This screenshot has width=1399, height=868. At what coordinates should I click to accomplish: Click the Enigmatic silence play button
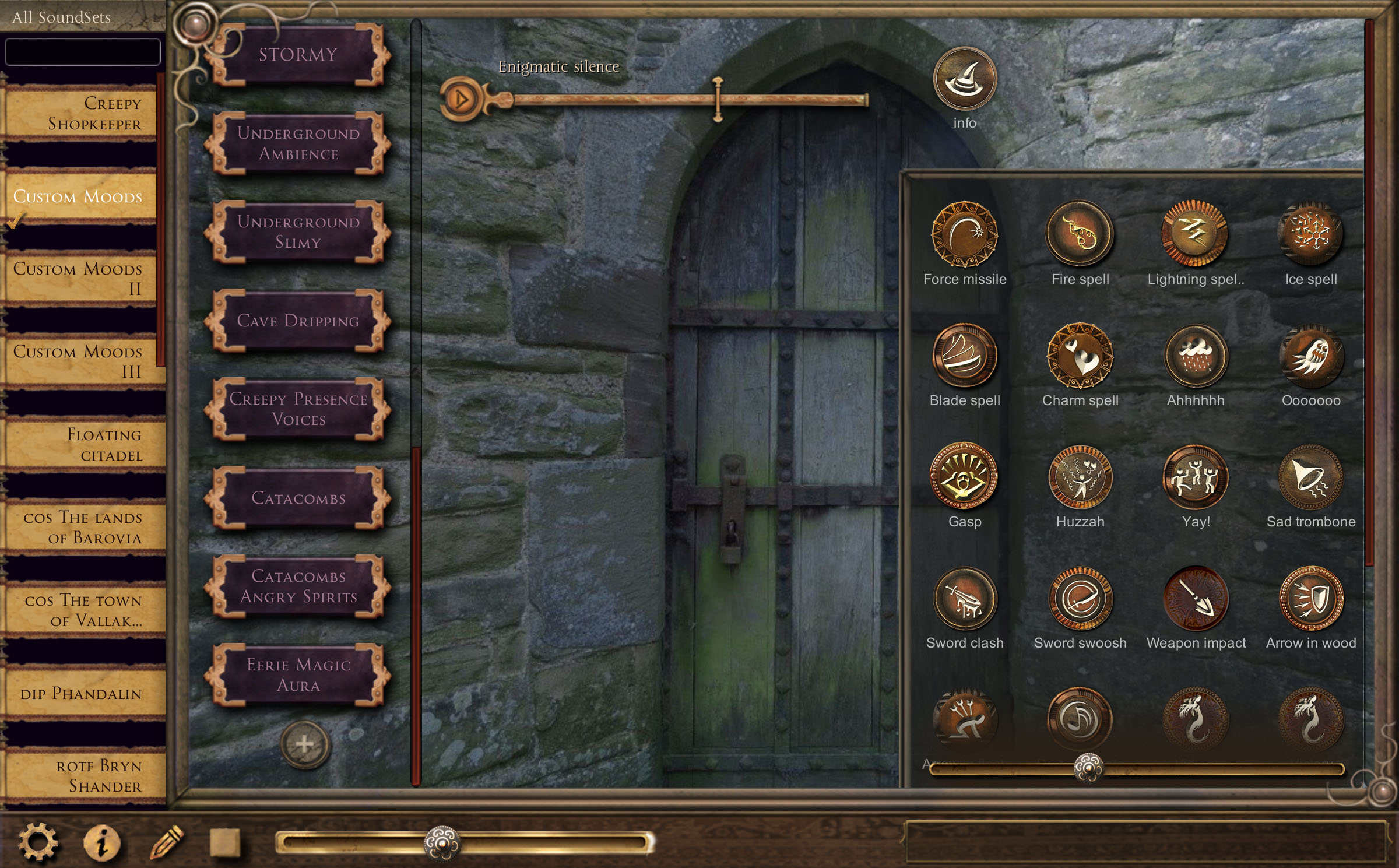(461, 99)
